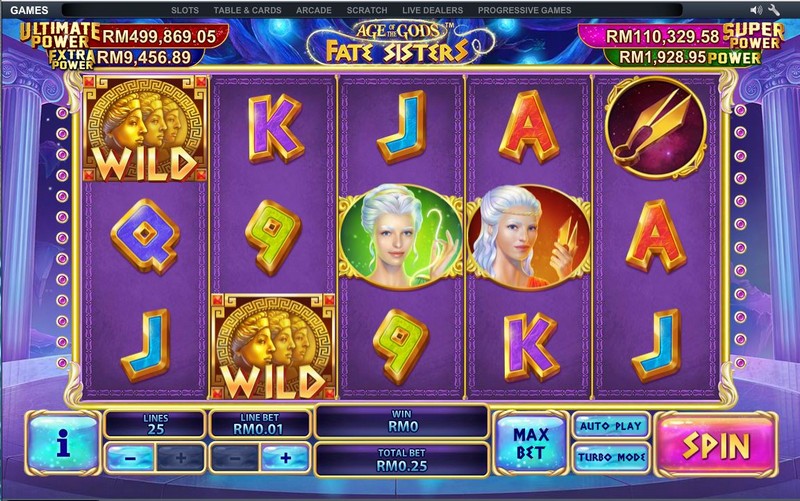Choose the Table & Cards category
800x501 pixels.
point(247,10)
